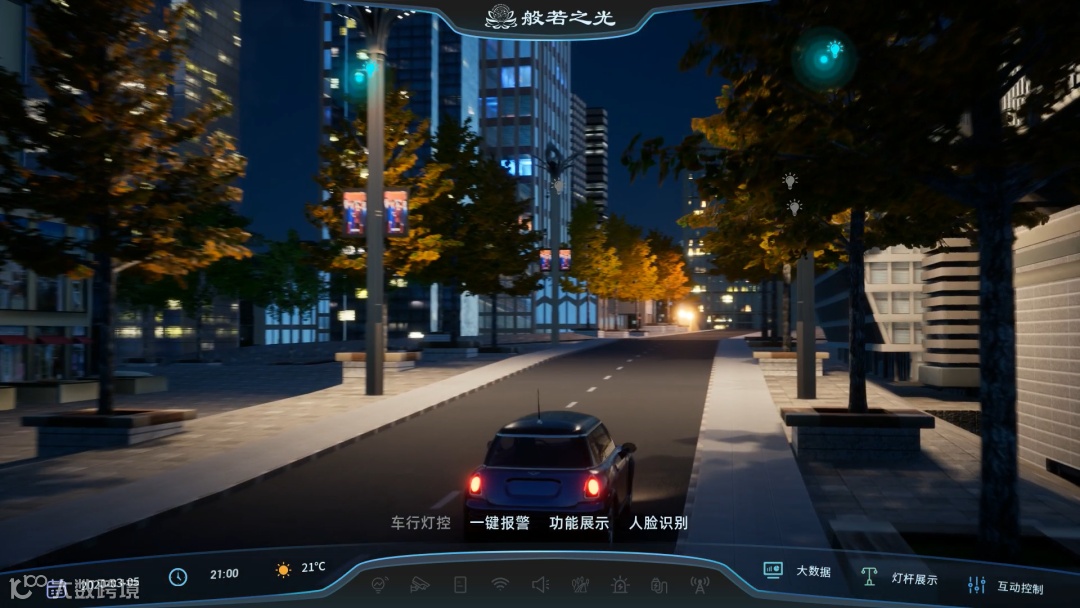
Task: Click the smart light bulb icon in bottom bar
Action: tap(379, 584)
